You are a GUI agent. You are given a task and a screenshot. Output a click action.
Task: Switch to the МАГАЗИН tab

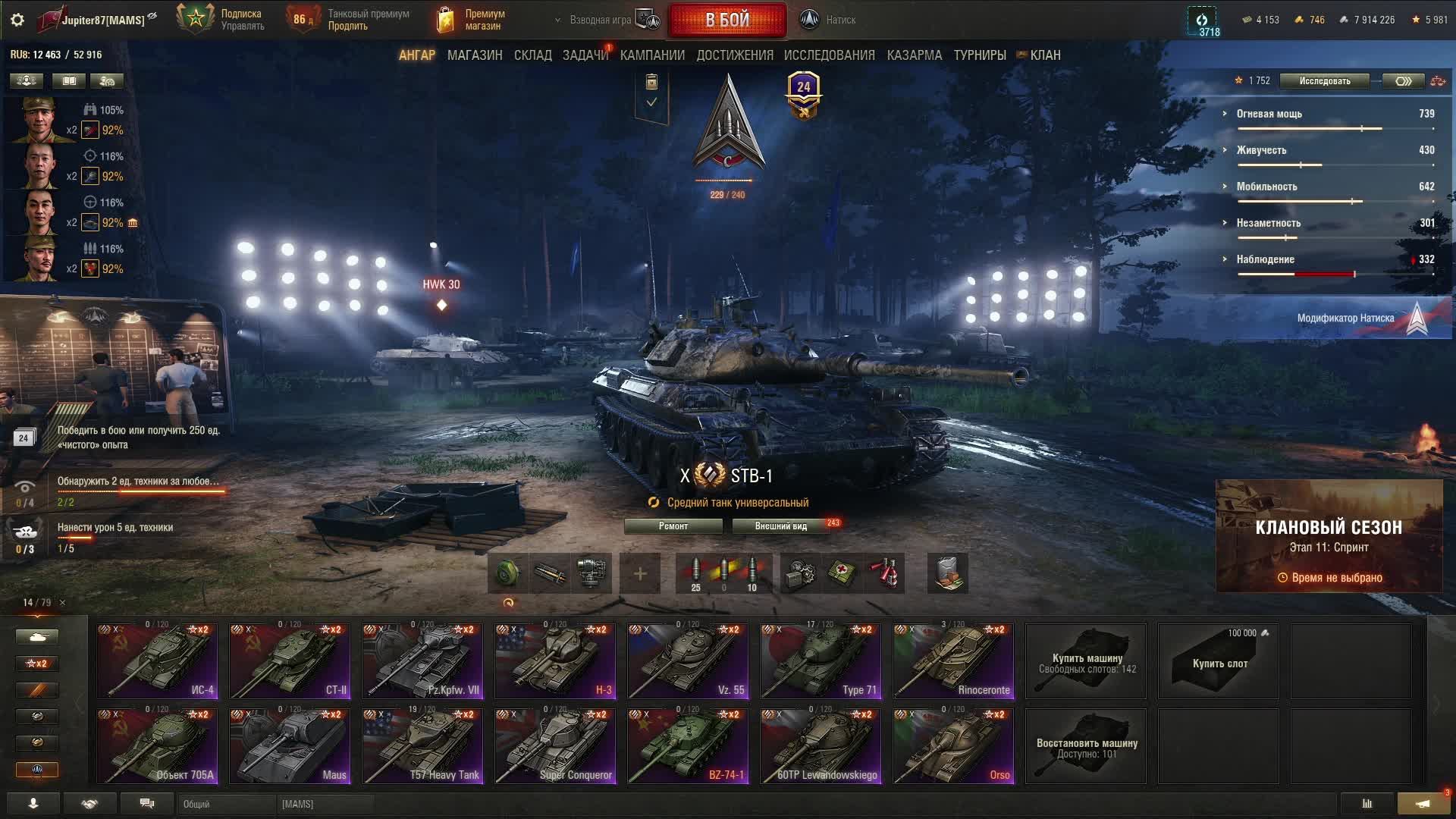(x=475, y=55)
